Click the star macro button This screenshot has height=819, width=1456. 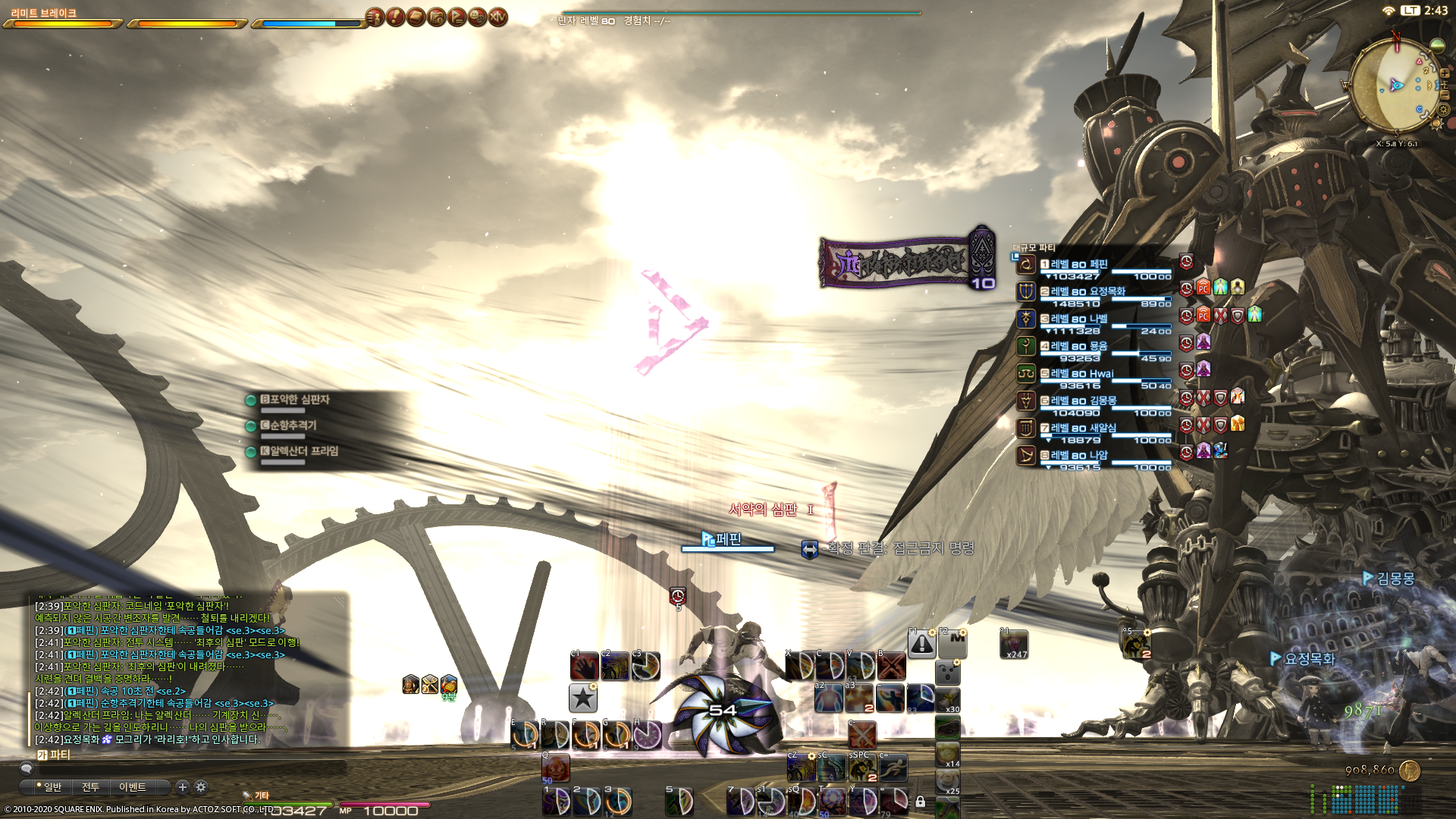pyautogui.click(x=583, y=698)
